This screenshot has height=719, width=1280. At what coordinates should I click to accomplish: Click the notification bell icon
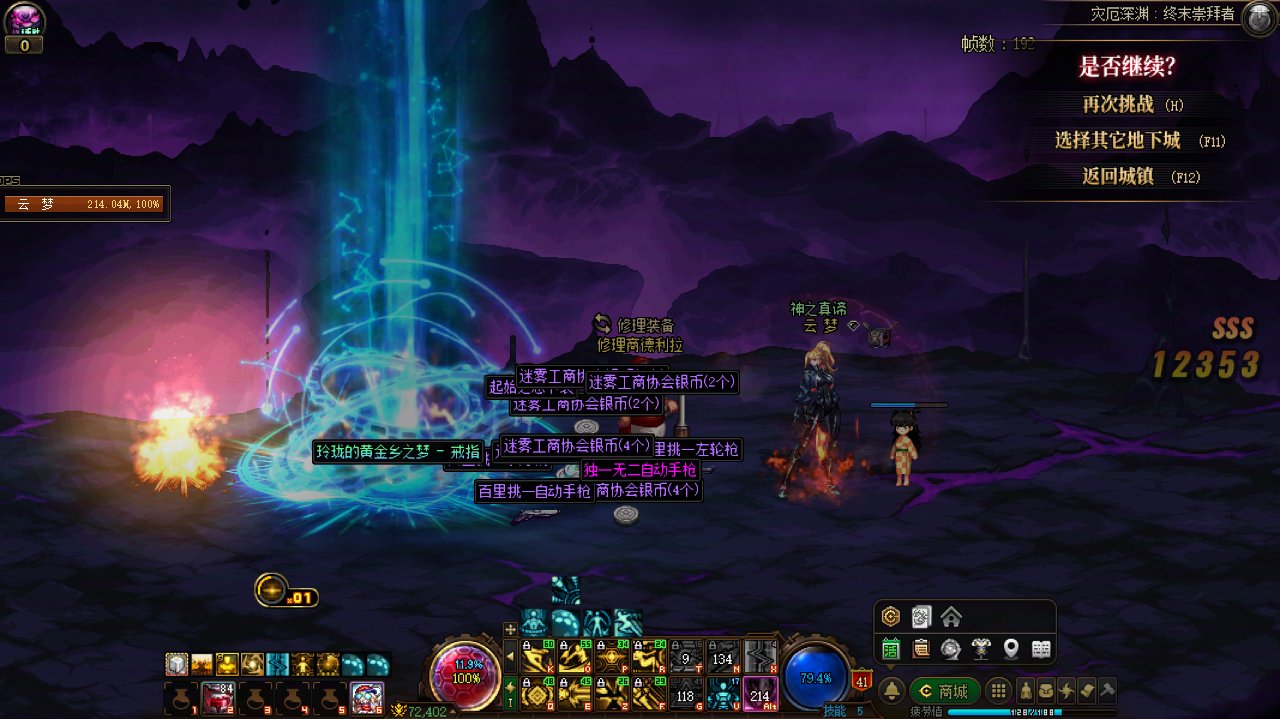click(x=891, y=691)
